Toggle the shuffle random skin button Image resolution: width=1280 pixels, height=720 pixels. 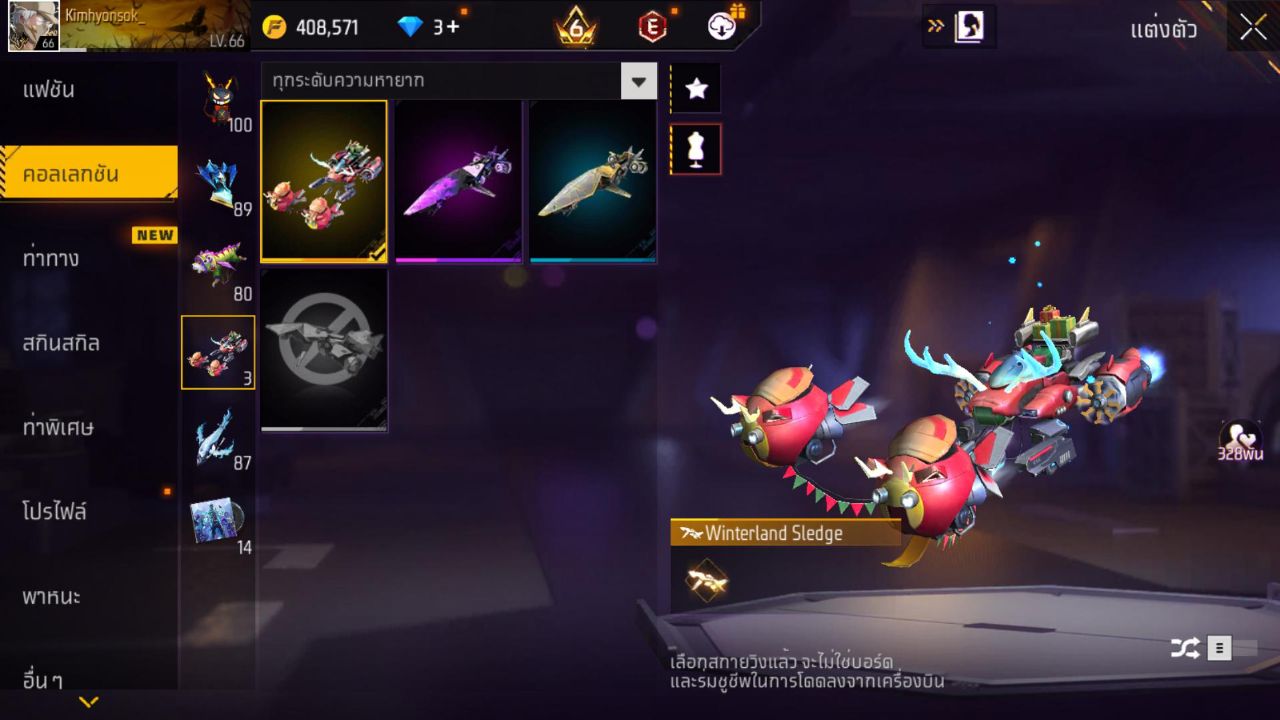[1185, 649]
